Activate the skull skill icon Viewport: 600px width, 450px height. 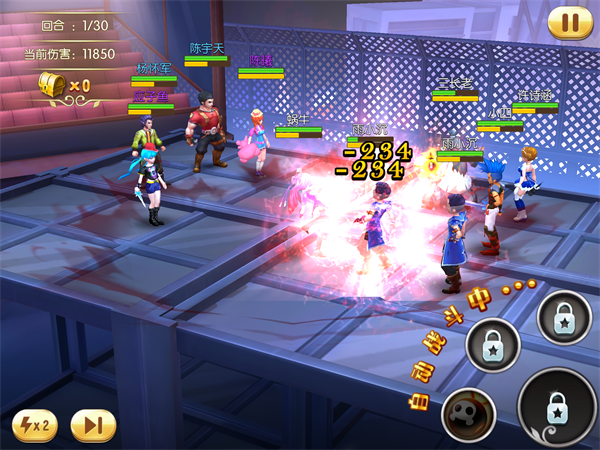[468, 413]
